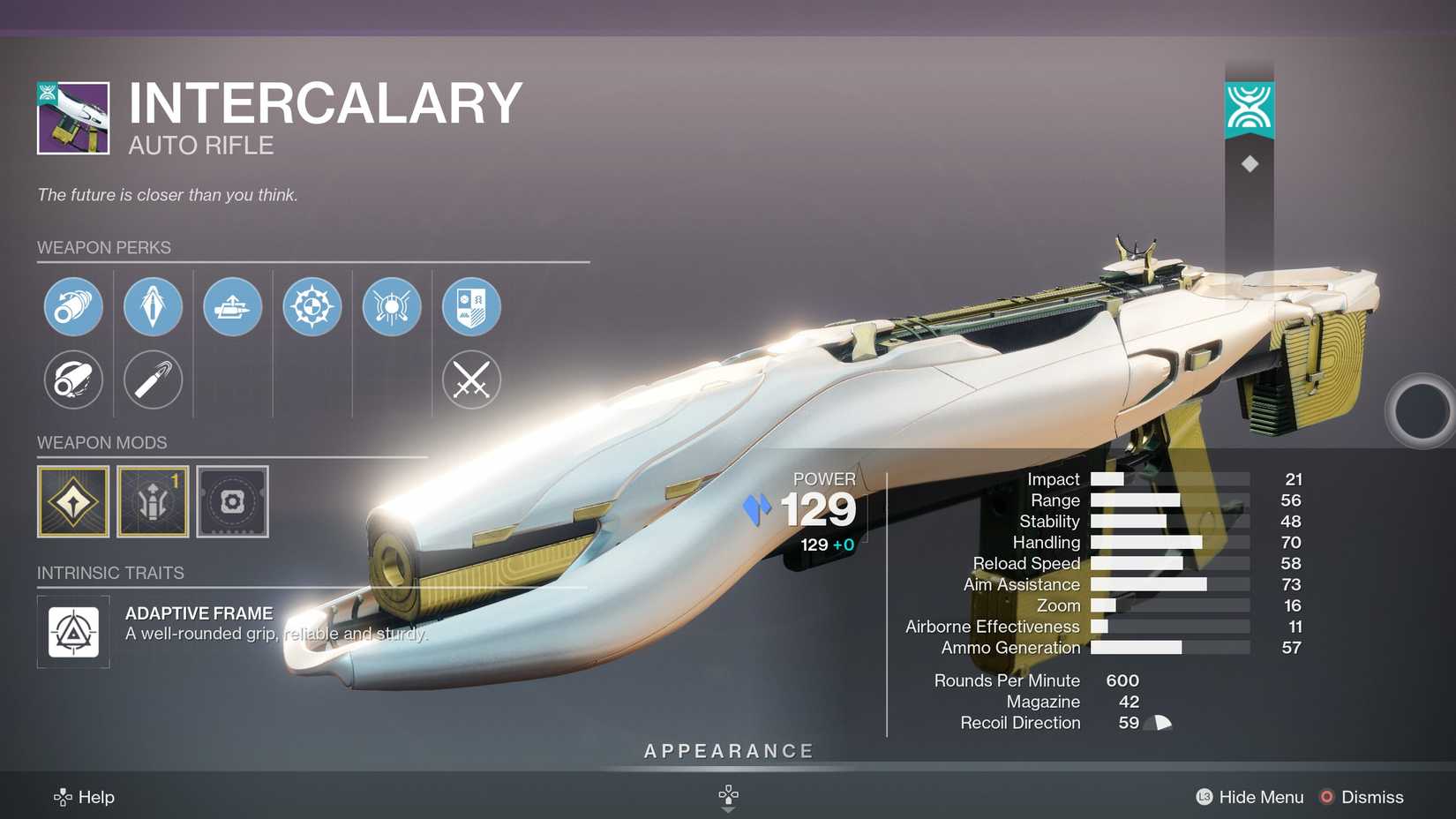Inspect the masterwork shield perk icon

(470, 306)
